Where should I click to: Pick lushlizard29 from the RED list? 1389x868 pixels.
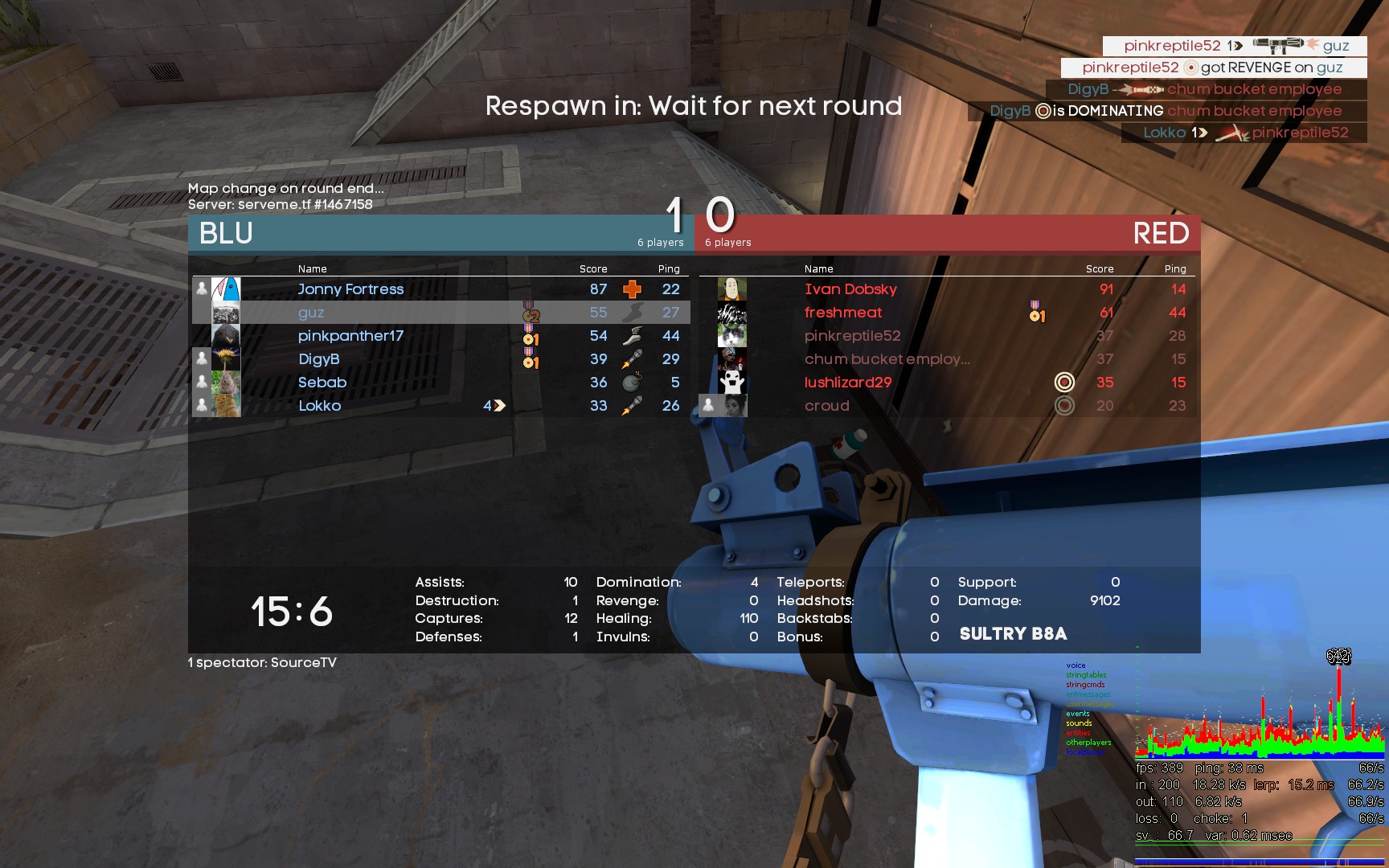(x=848, y=383)
